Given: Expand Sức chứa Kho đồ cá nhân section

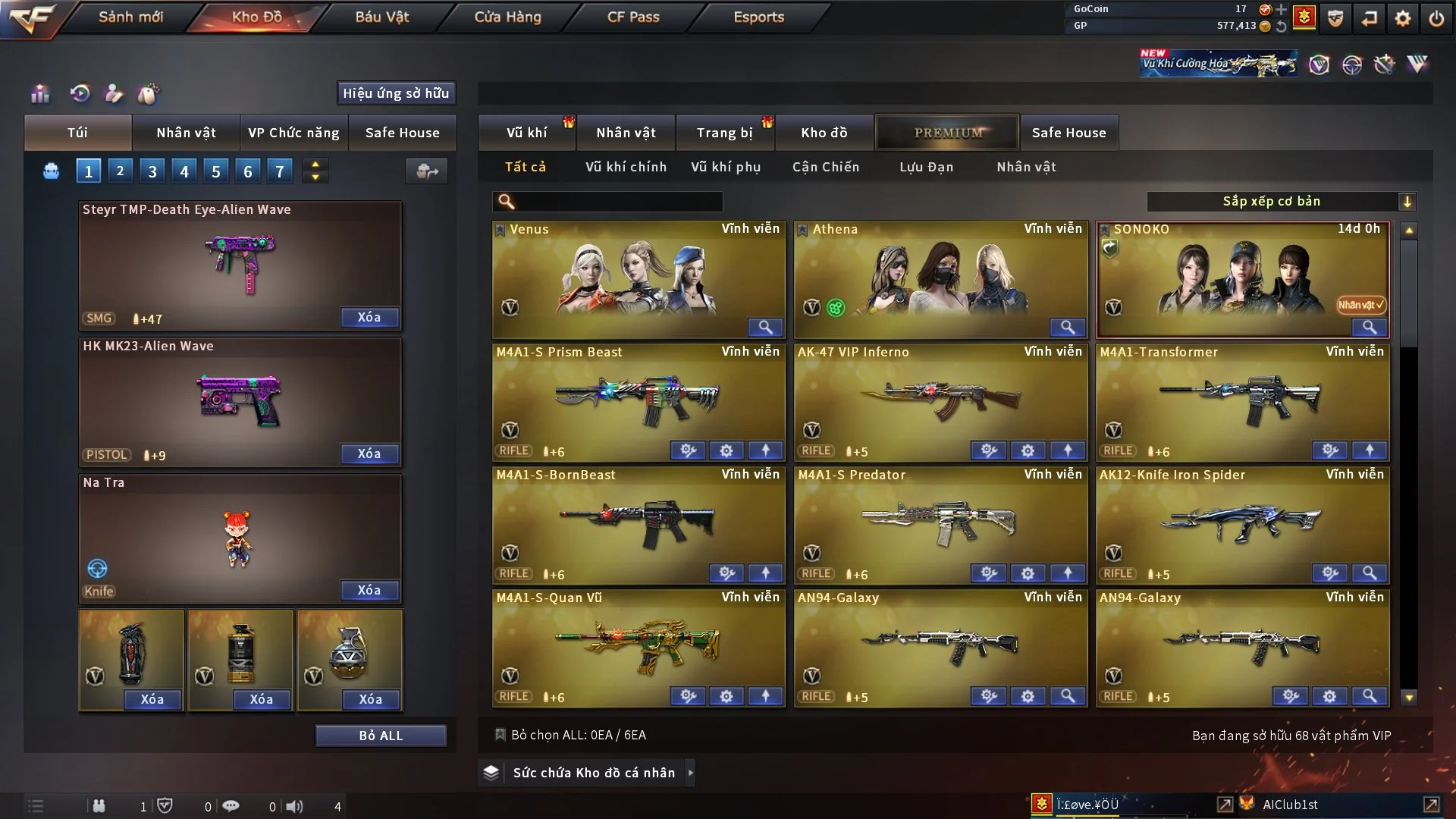Looking at the screenshot, I should pyautogui.click(x=689, y=773).
